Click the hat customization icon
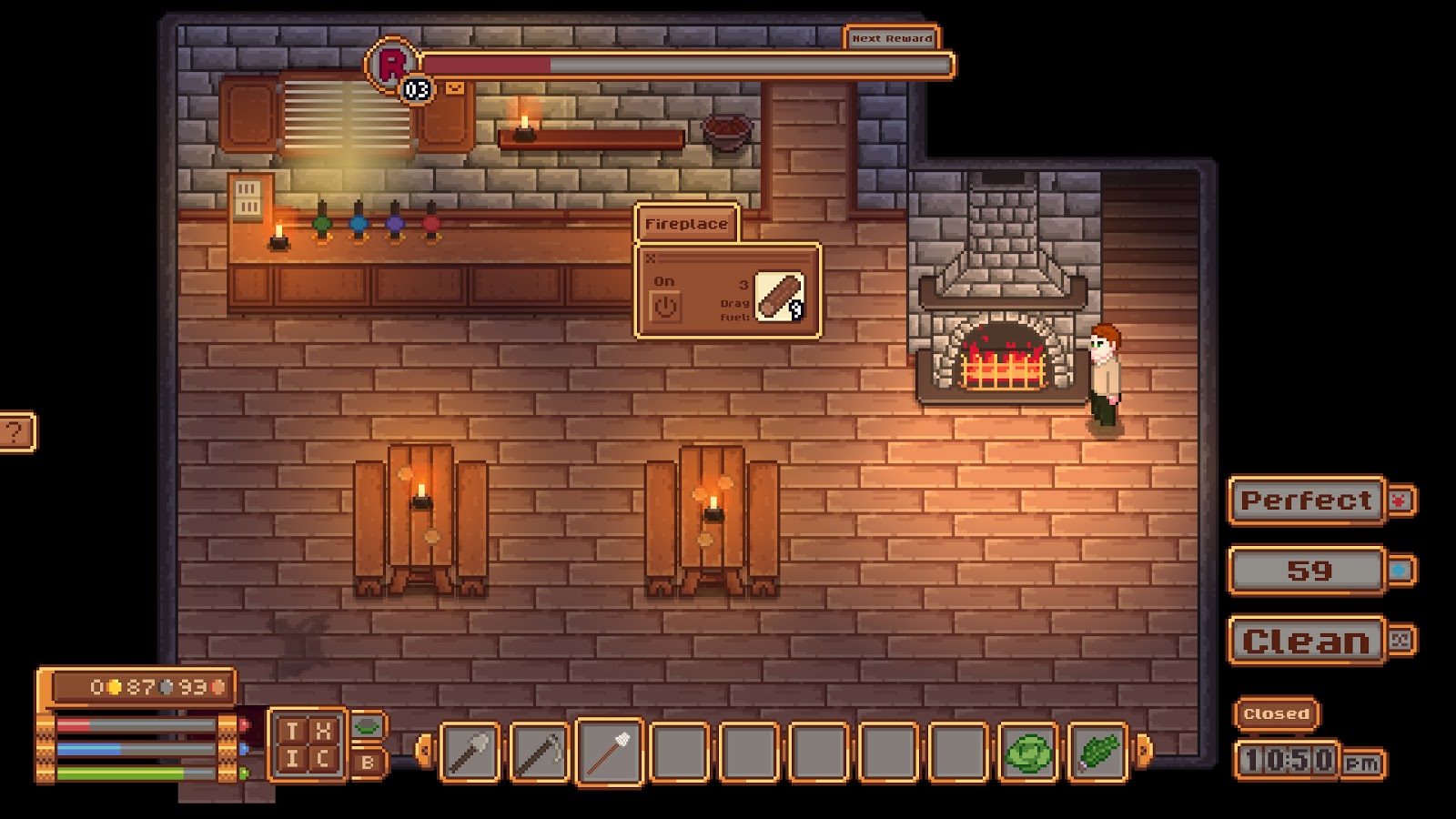 pyautogui.click(x=366, y=728)
